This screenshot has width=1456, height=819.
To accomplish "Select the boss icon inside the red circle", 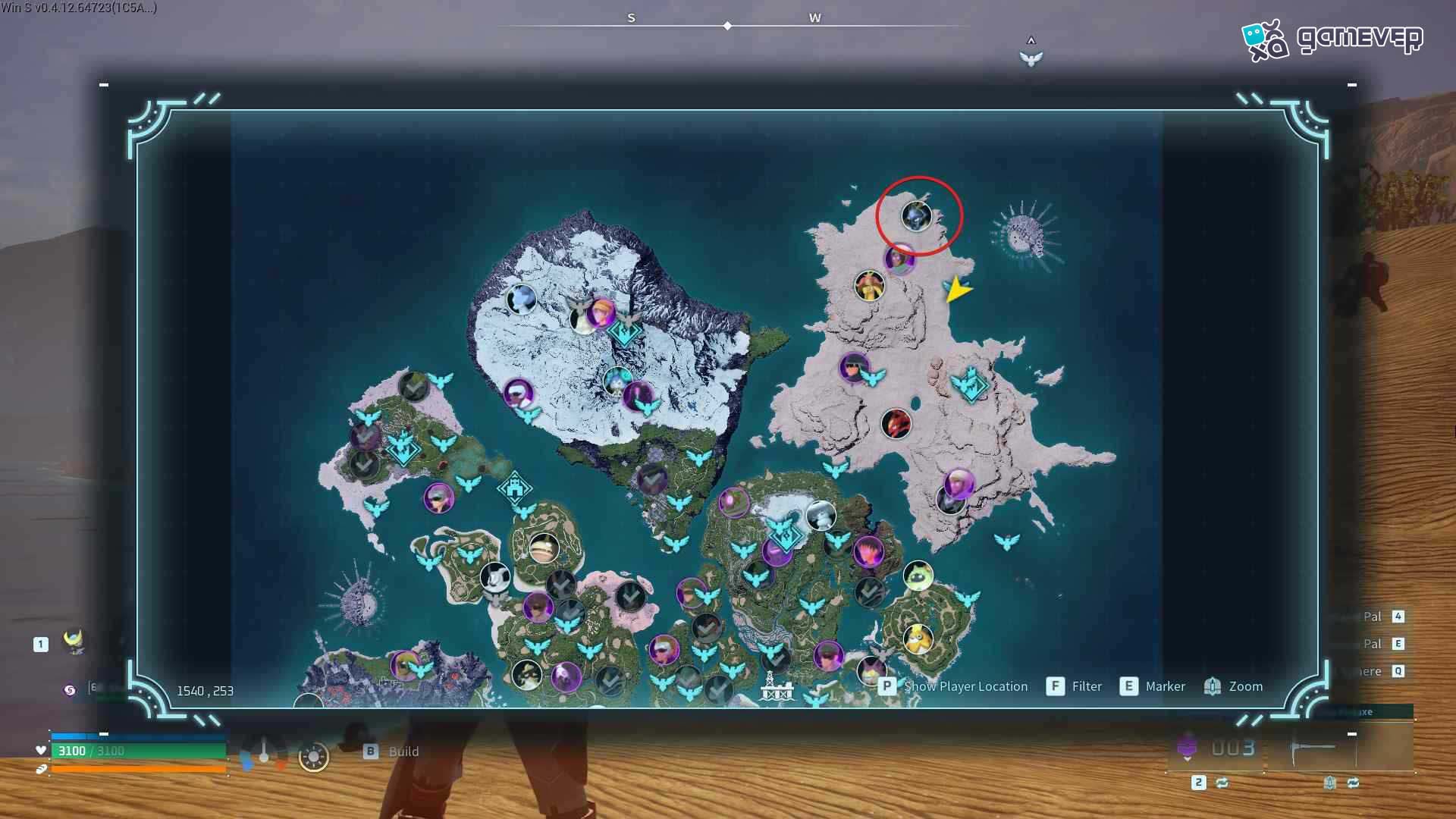I will click(915, 218).
